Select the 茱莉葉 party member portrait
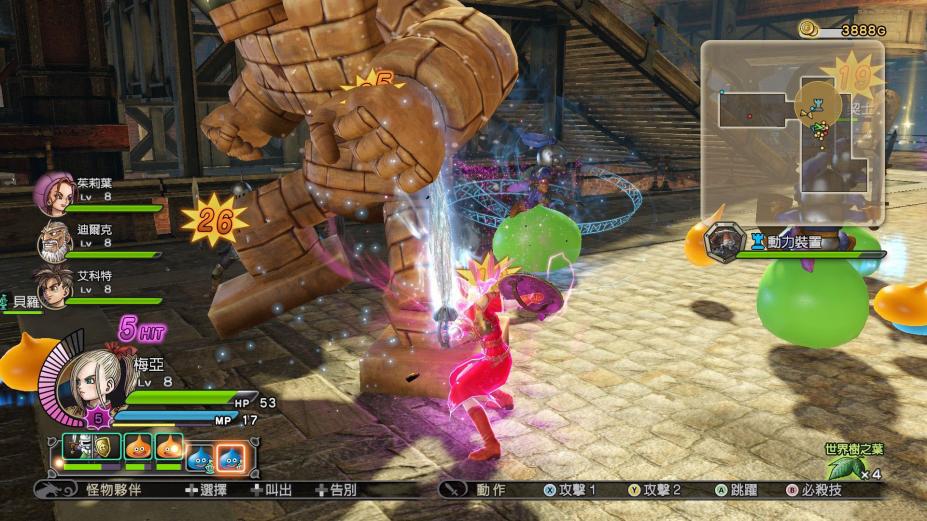The width and height of the screenshot is (927, 521). point(55,192)
